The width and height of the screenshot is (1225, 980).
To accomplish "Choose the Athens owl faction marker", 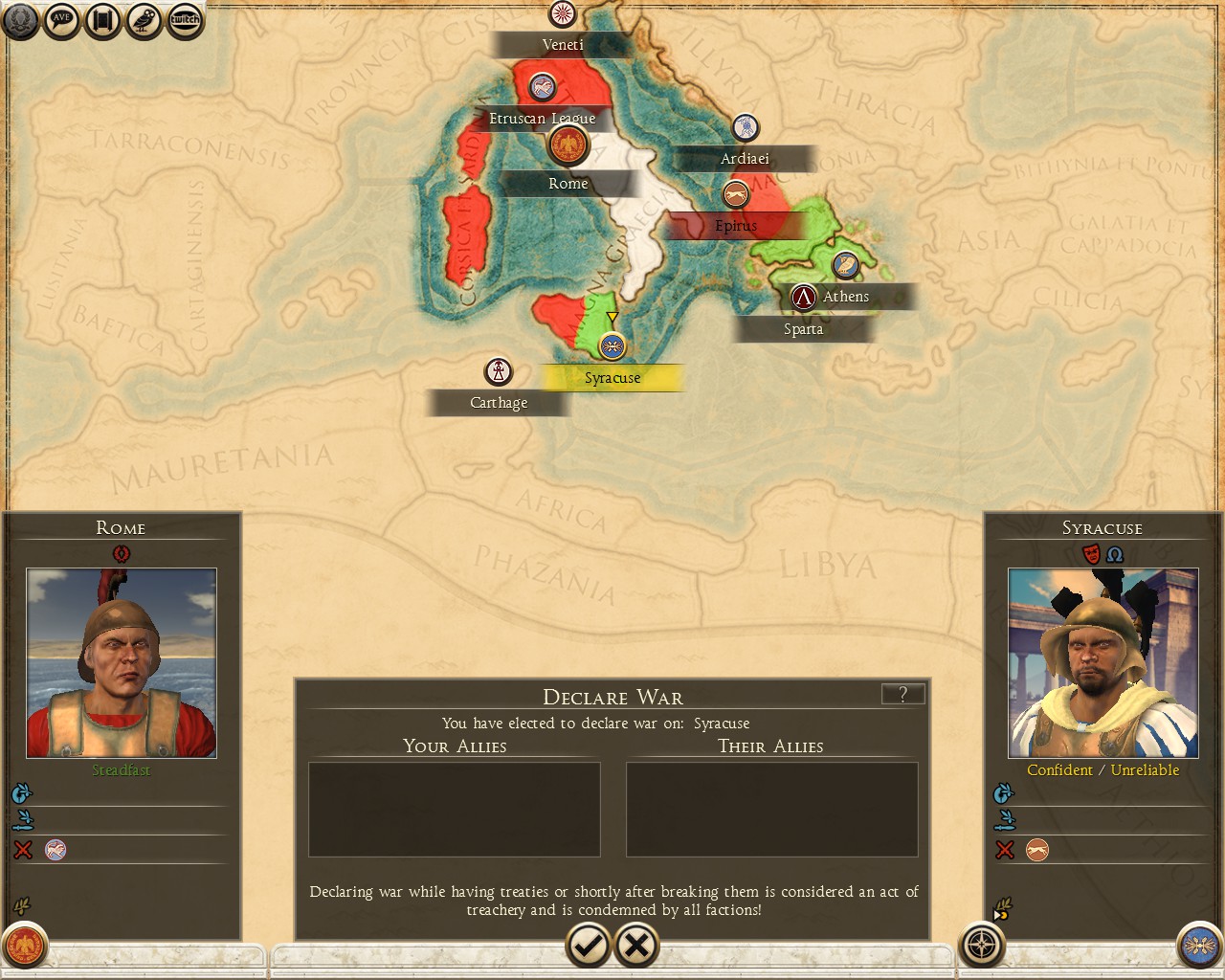I will point(845,264).
